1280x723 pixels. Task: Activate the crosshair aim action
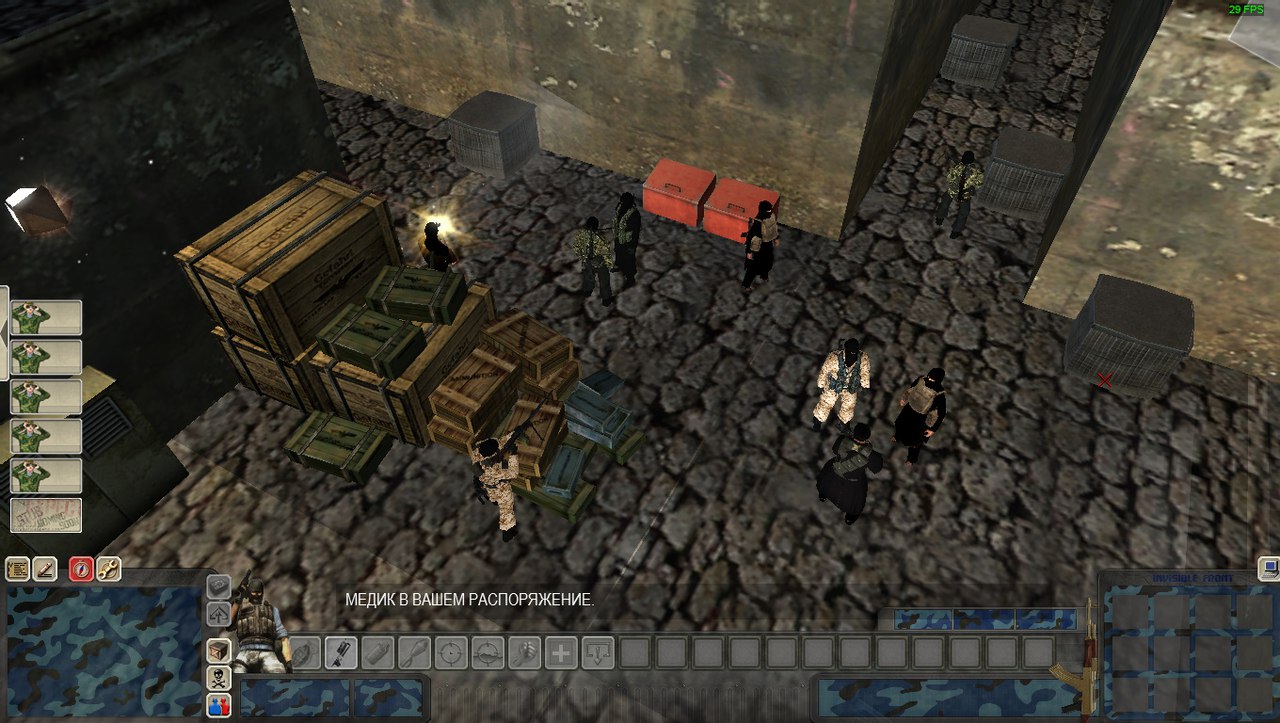click(451, 653)
